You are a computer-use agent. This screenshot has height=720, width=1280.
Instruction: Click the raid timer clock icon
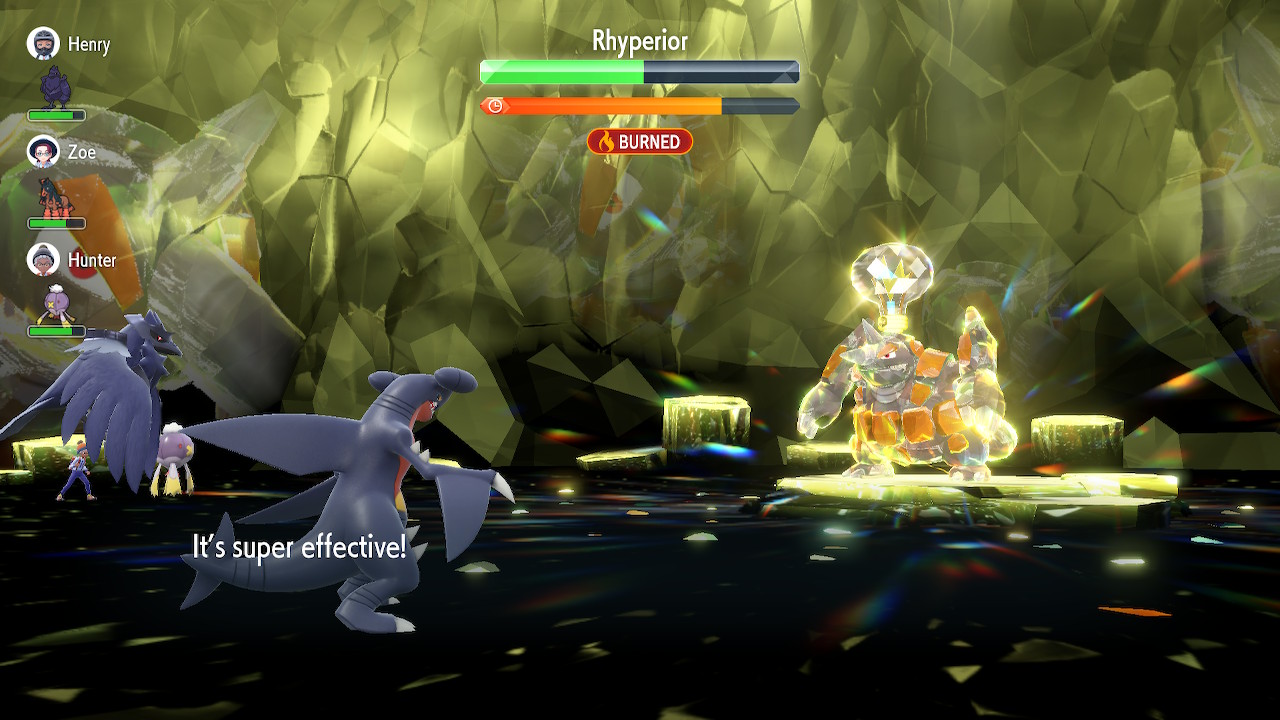pos(494,106)
